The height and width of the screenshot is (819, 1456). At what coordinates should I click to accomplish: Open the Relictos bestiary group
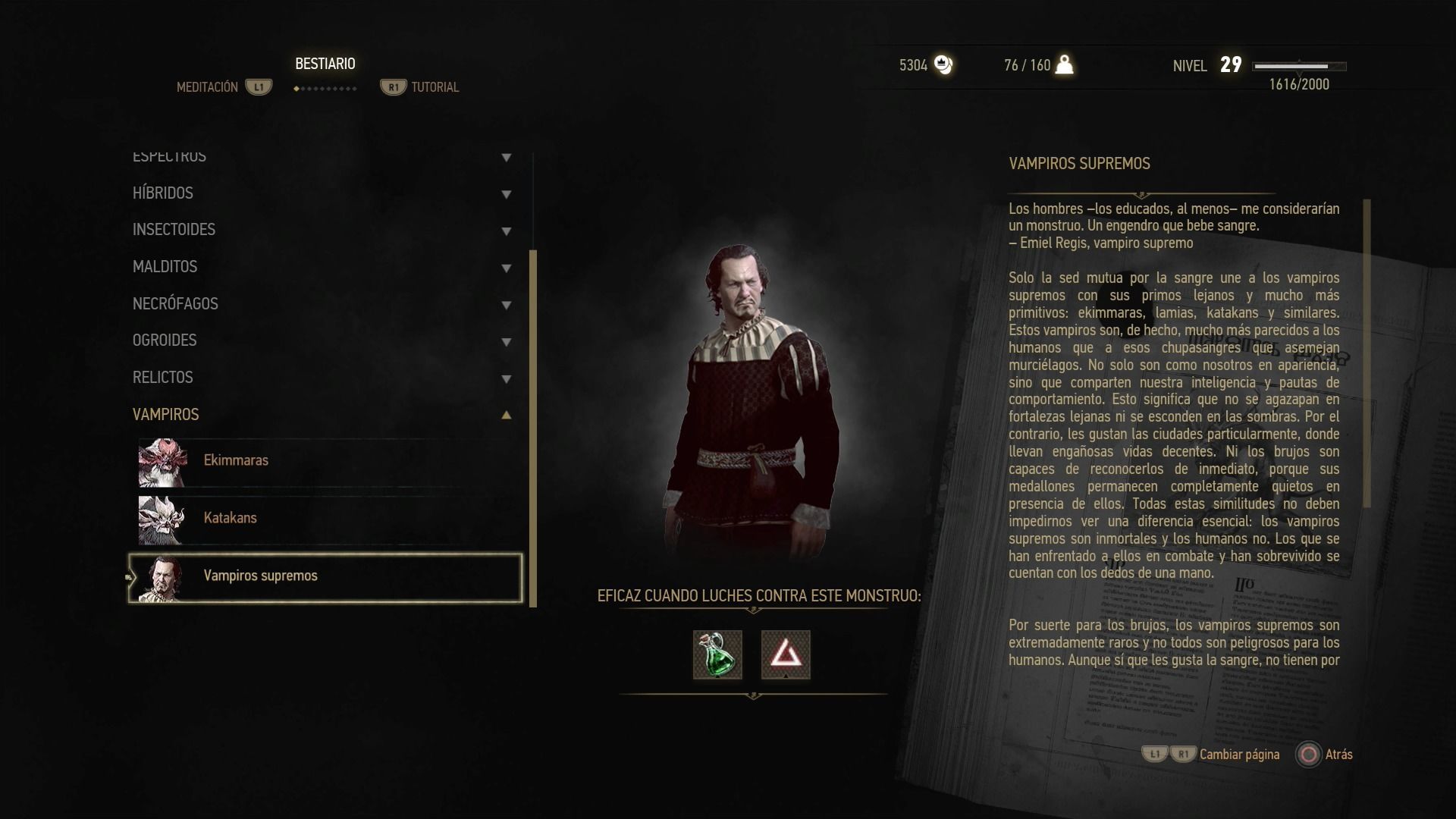tap(163, 378)
